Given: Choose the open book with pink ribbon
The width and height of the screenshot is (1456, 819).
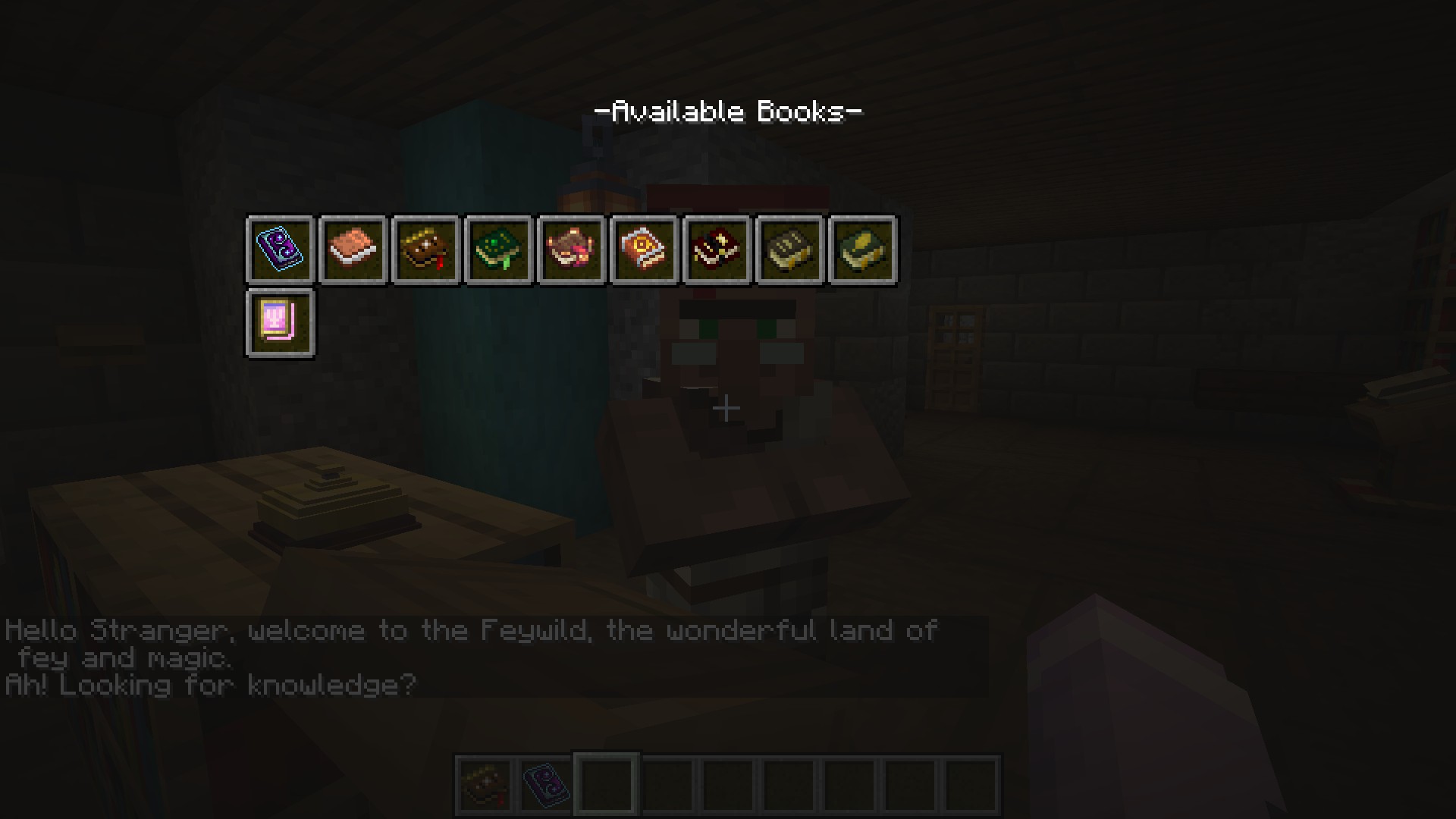Looking at the screenshot, I should click(571, 250).
